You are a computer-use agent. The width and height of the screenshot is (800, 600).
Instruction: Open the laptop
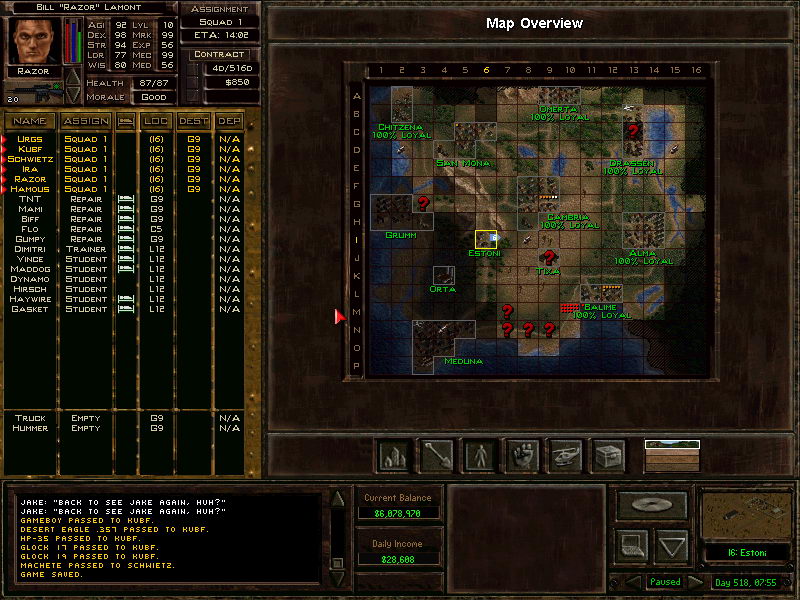pyautogui.click(x=632, y=546)
